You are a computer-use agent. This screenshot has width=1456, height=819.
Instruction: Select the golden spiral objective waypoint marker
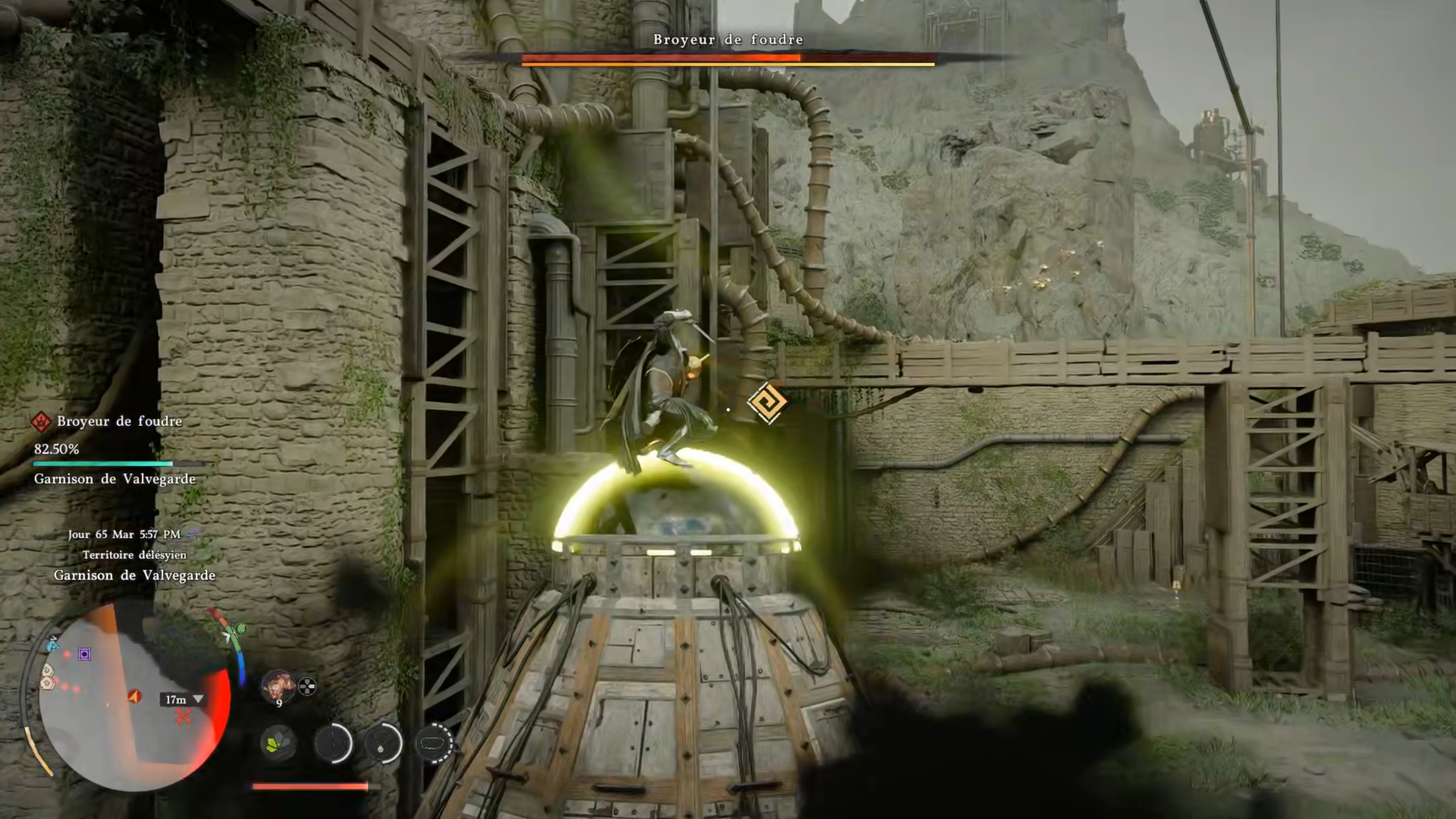[767, 402]
